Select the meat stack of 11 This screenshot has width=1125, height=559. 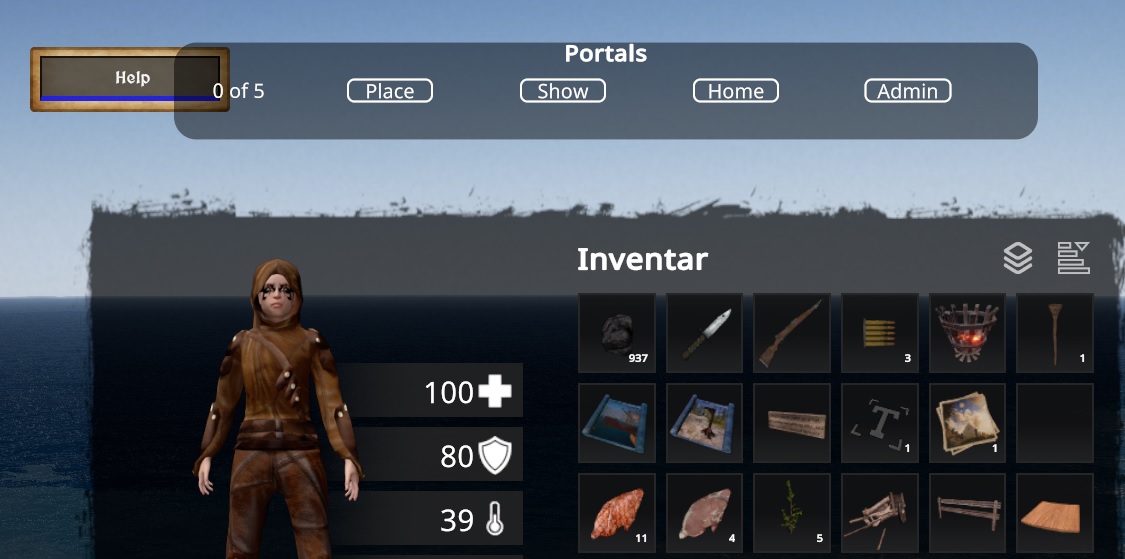[x=617, y=513]
